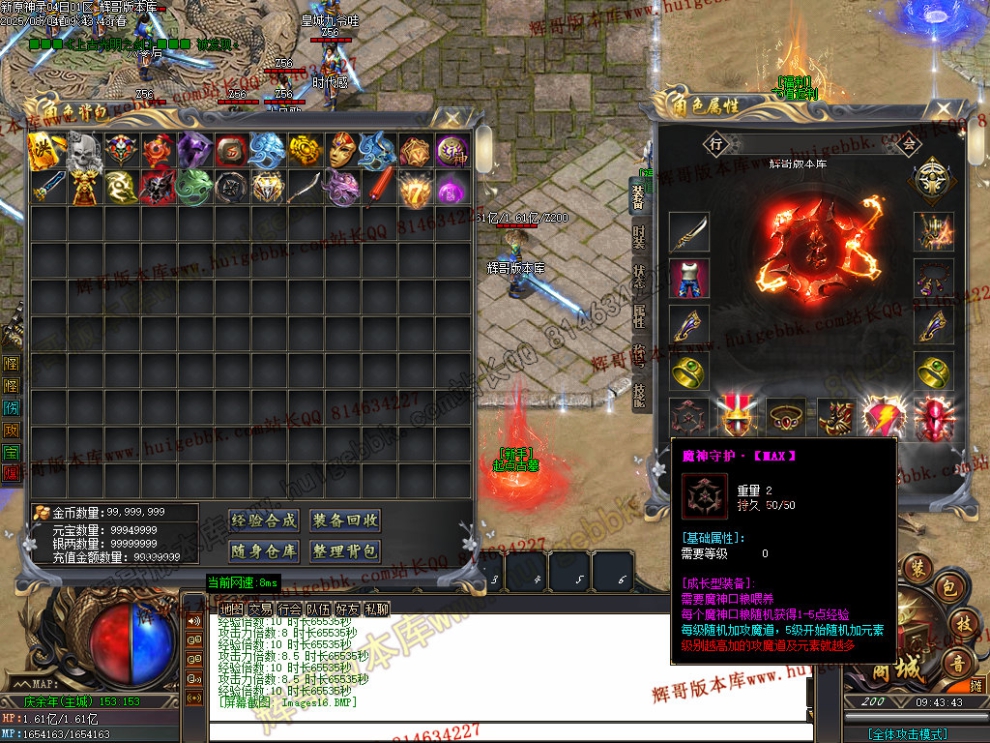Viewport: 990px width, 743px height.
Task: Click the lightning bolt shield equipment slot
Action: pyautogui.click(x=886, y=417)
